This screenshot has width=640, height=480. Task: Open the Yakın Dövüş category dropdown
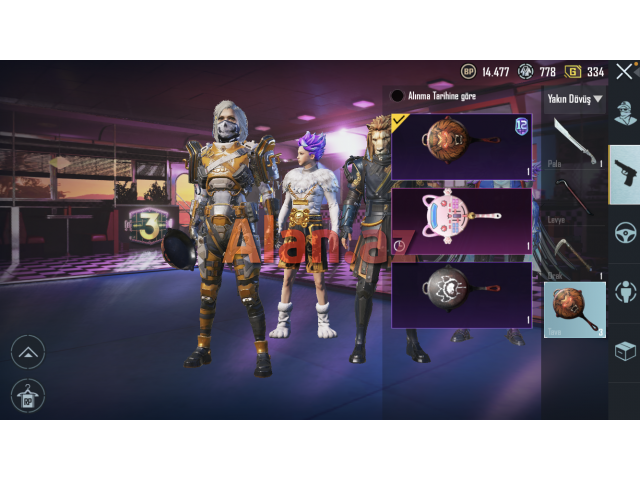coord(575,99)
